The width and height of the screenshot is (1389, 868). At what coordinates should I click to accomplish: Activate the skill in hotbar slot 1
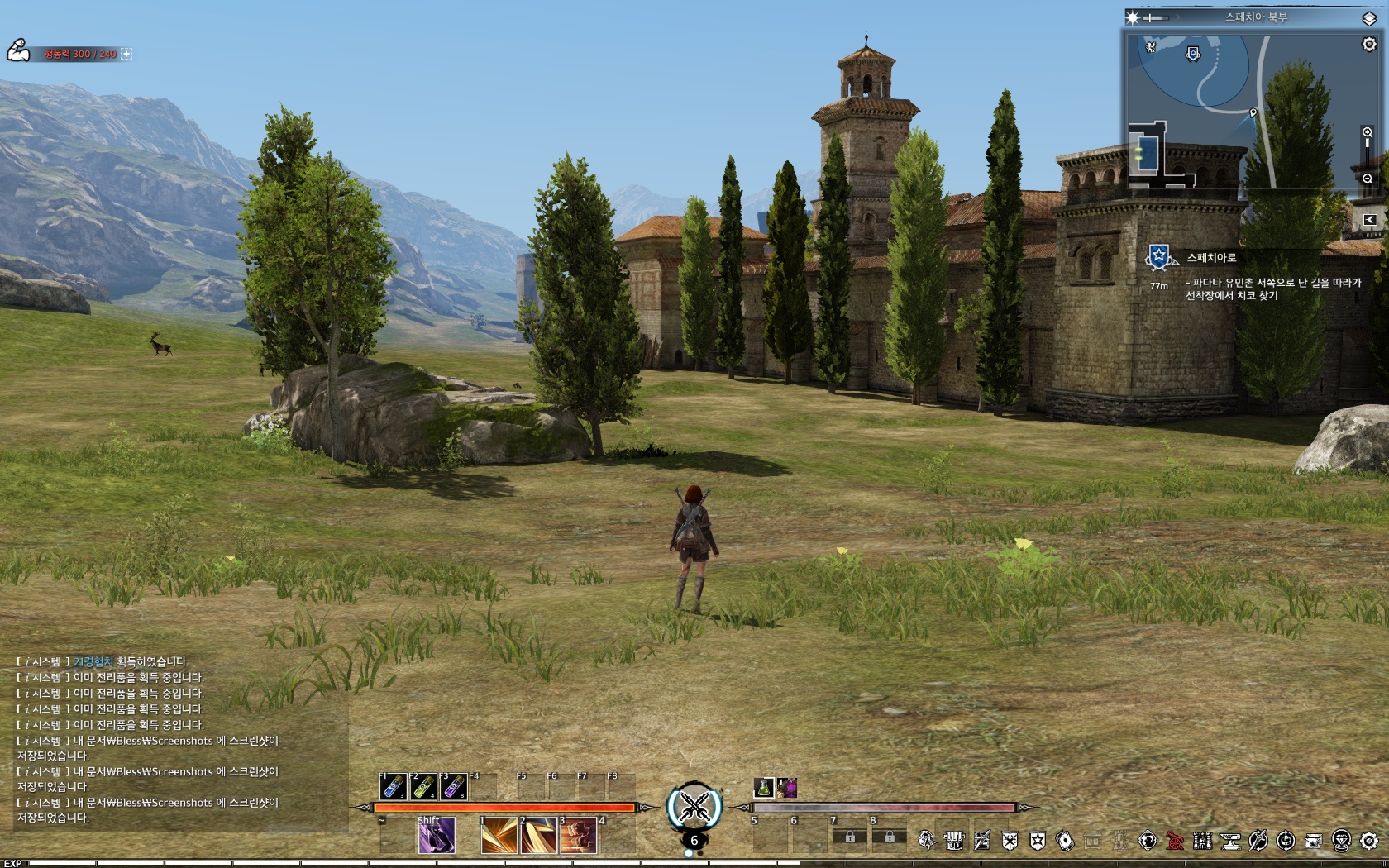(499, 836)
